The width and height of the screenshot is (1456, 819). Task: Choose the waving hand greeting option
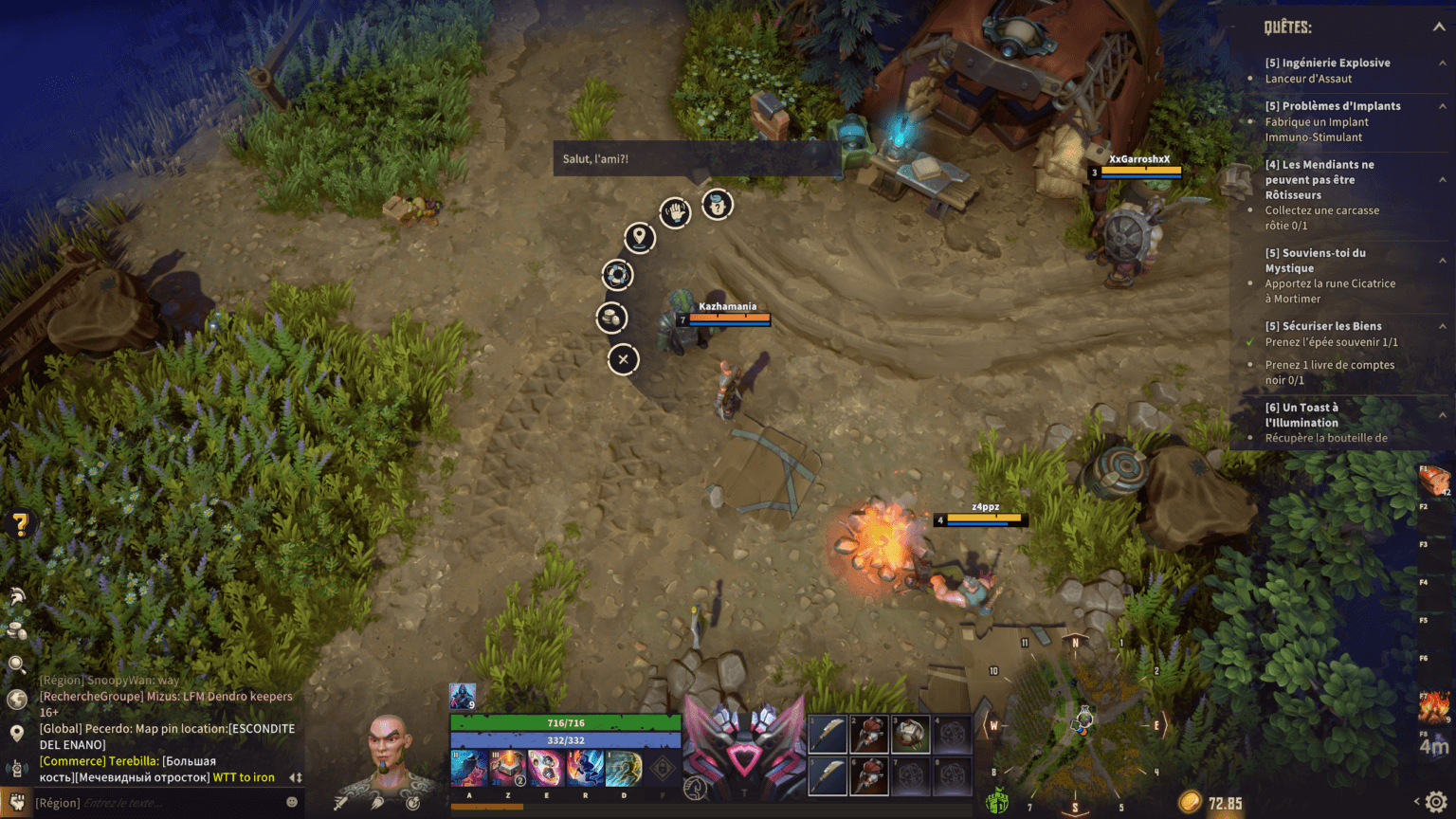(x=675, y=212)
